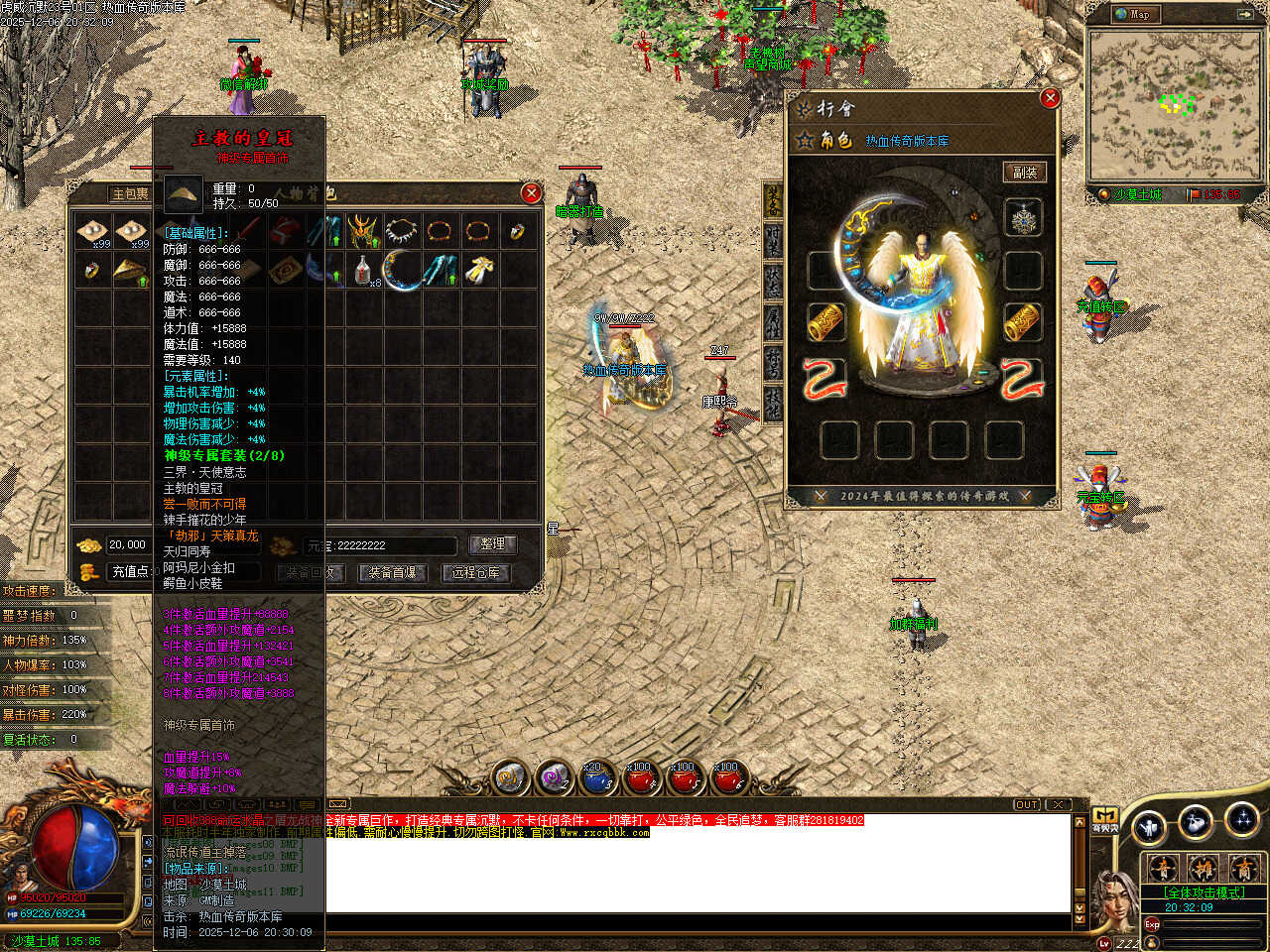Screen dimensions: 1270x952
Task: Open the minimap
Action: (x=1132, y=14)
